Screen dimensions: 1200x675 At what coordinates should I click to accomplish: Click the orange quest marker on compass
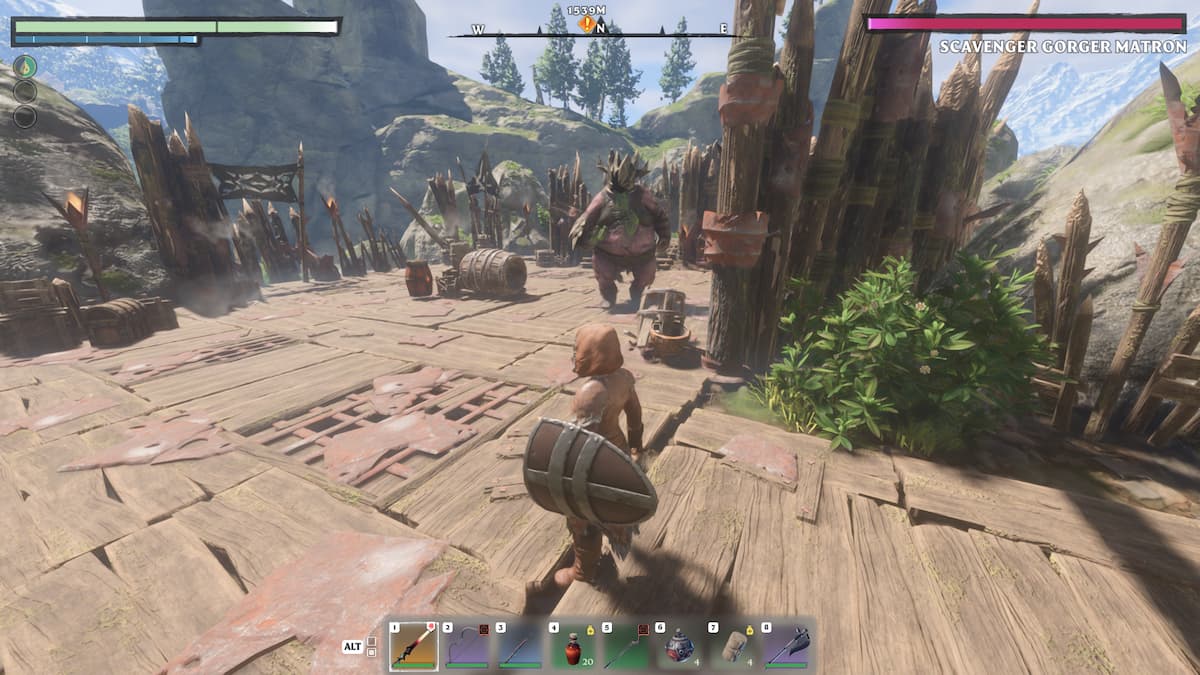[587, 24]
